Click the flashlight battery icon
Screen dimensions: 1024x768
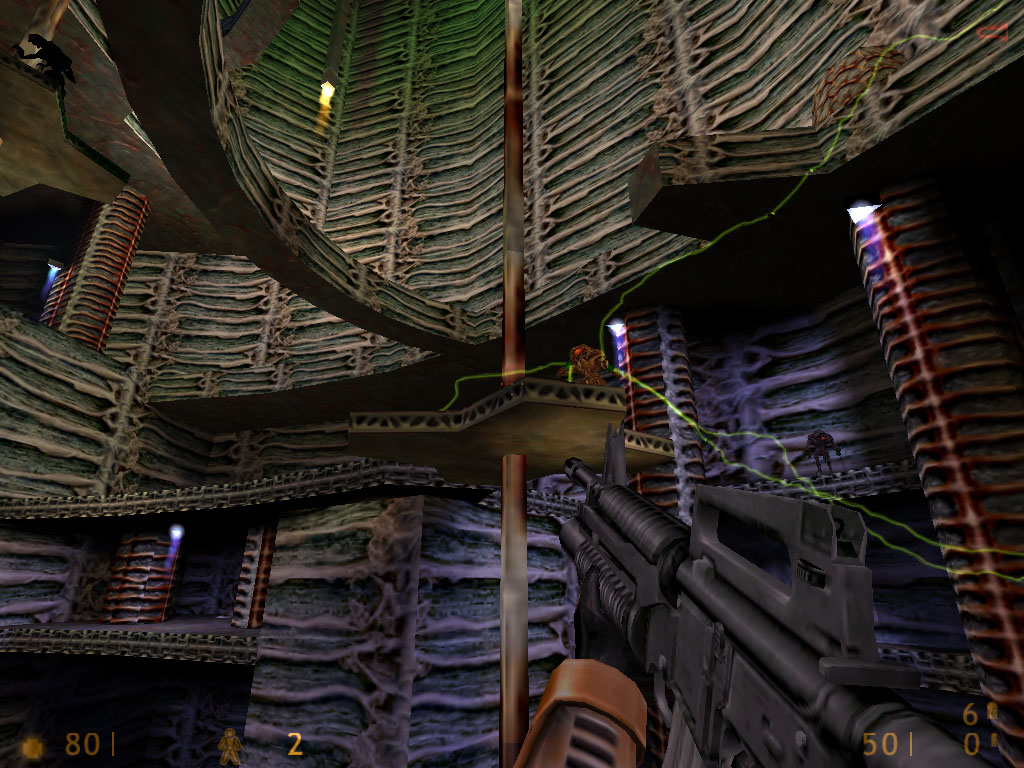[x=992, y=32]
